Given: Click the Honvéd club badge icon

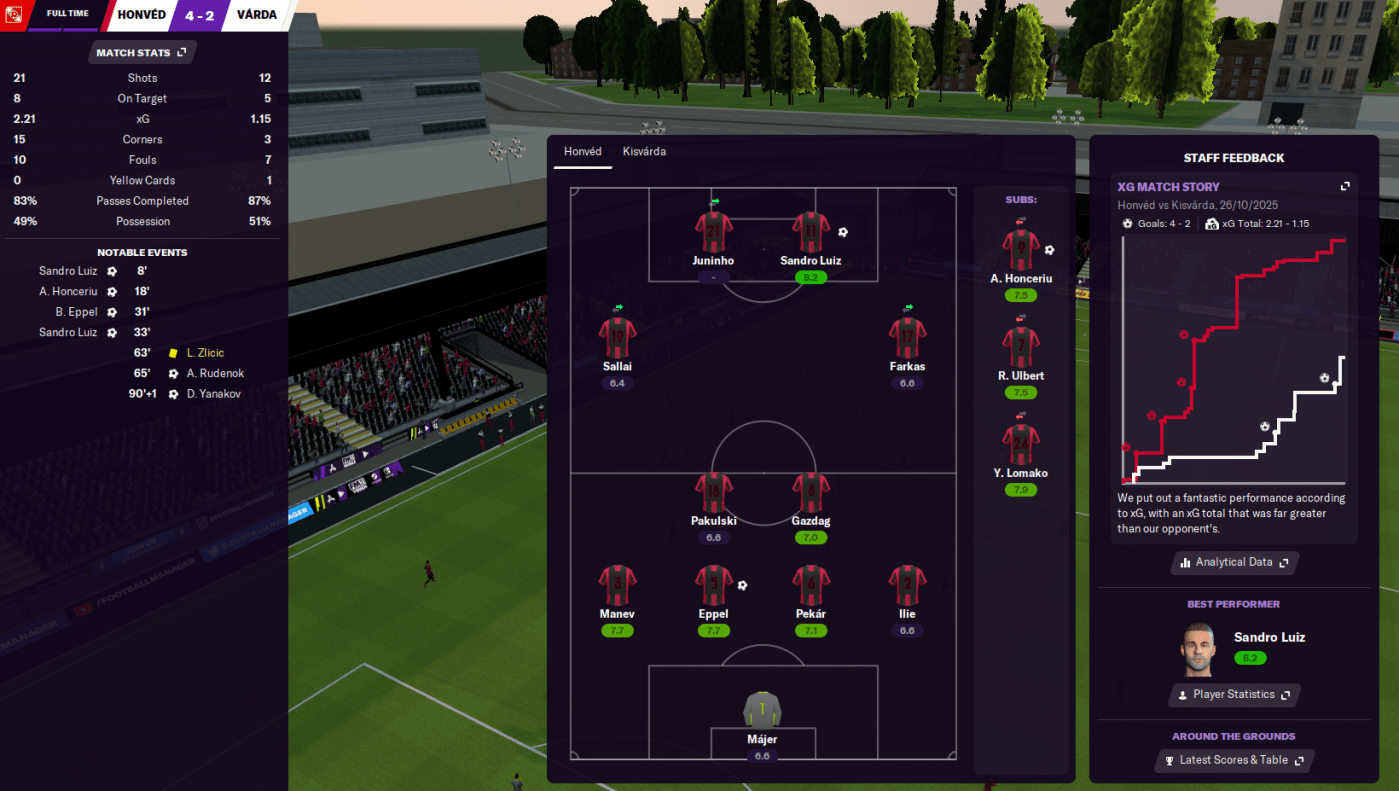Looking at the screenshot, I should [x=14, y=15].
